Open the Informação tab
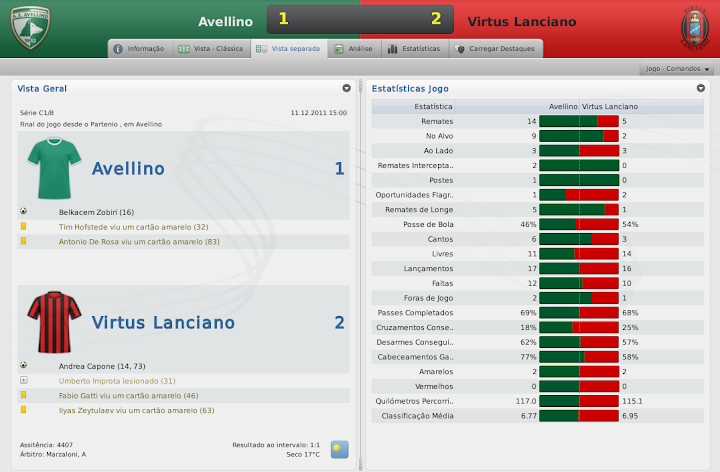This screenshot has height=472, width=720. 139,48
